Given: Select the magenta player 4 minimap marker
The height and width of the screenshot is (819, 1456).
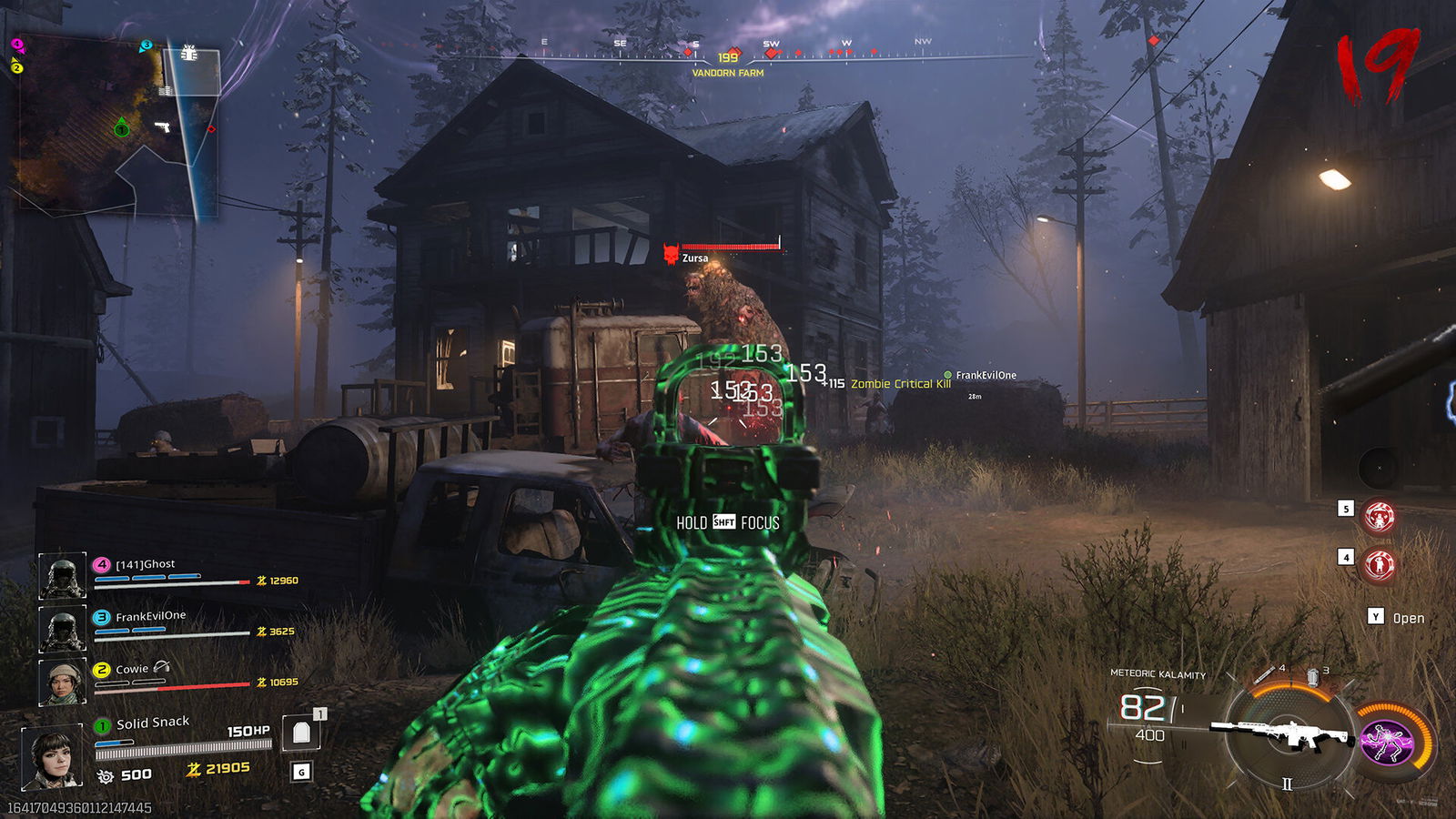Looking at the screenshot, I should tap(16, 44).
